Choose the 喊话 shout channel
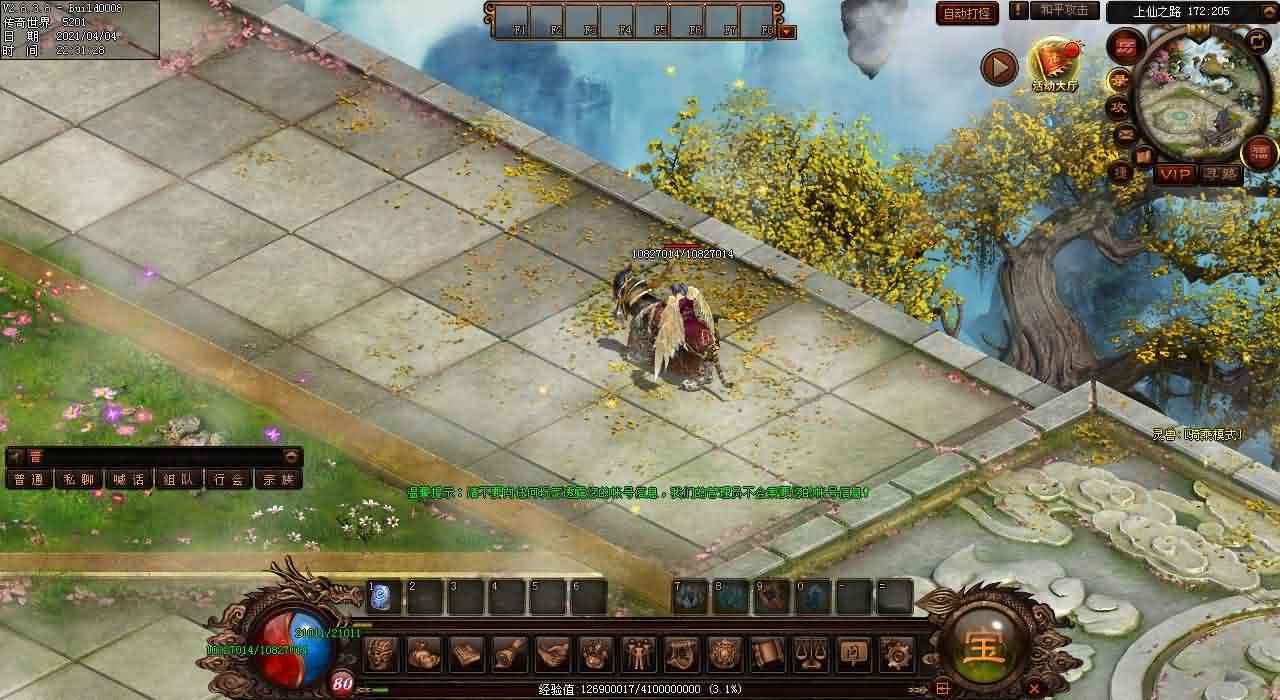Viewport: 1280px width, 700px height. 129,479
